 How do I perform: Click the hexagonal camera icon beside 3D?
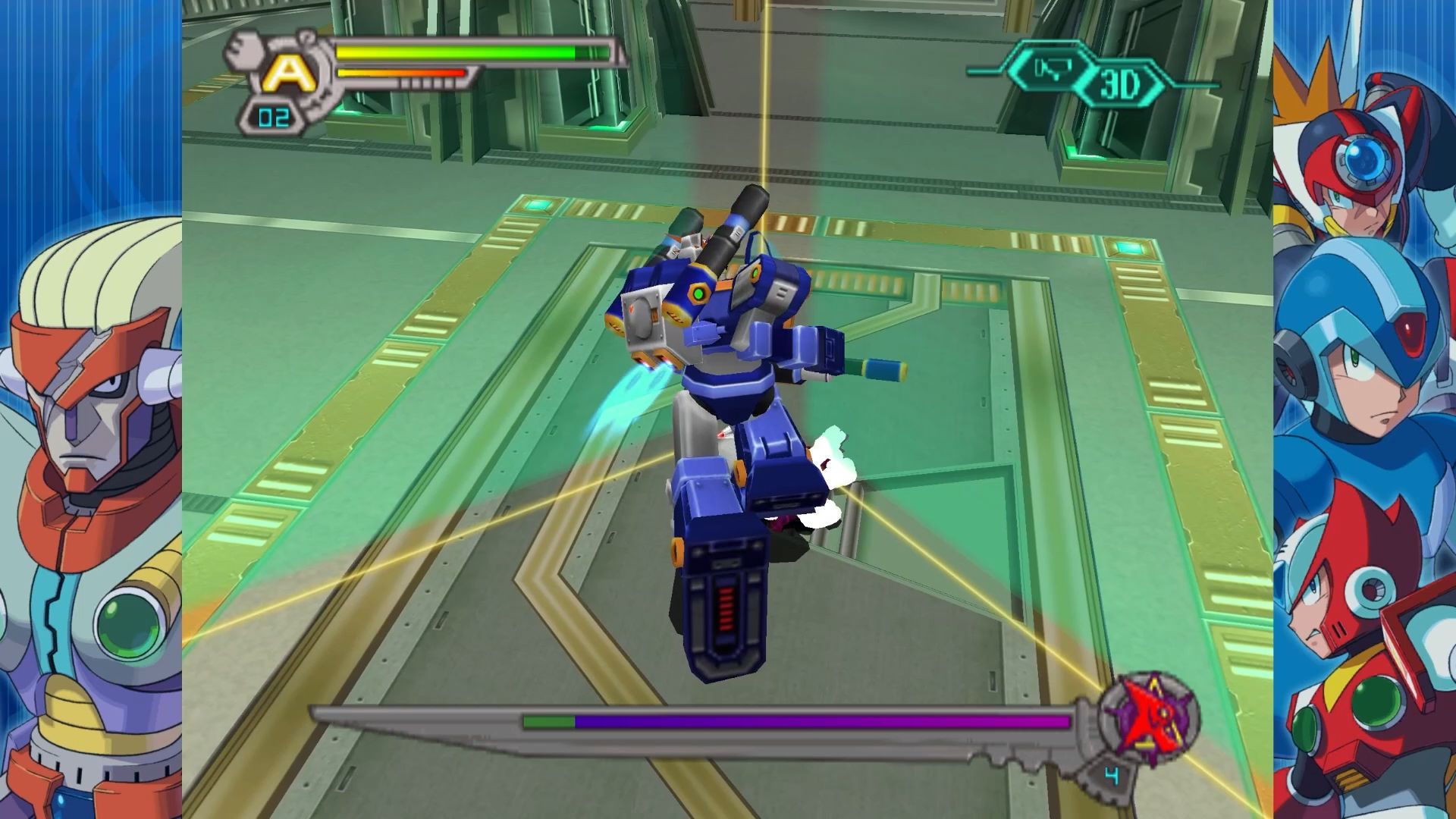pyautogui.click(x=1051, y=69)
